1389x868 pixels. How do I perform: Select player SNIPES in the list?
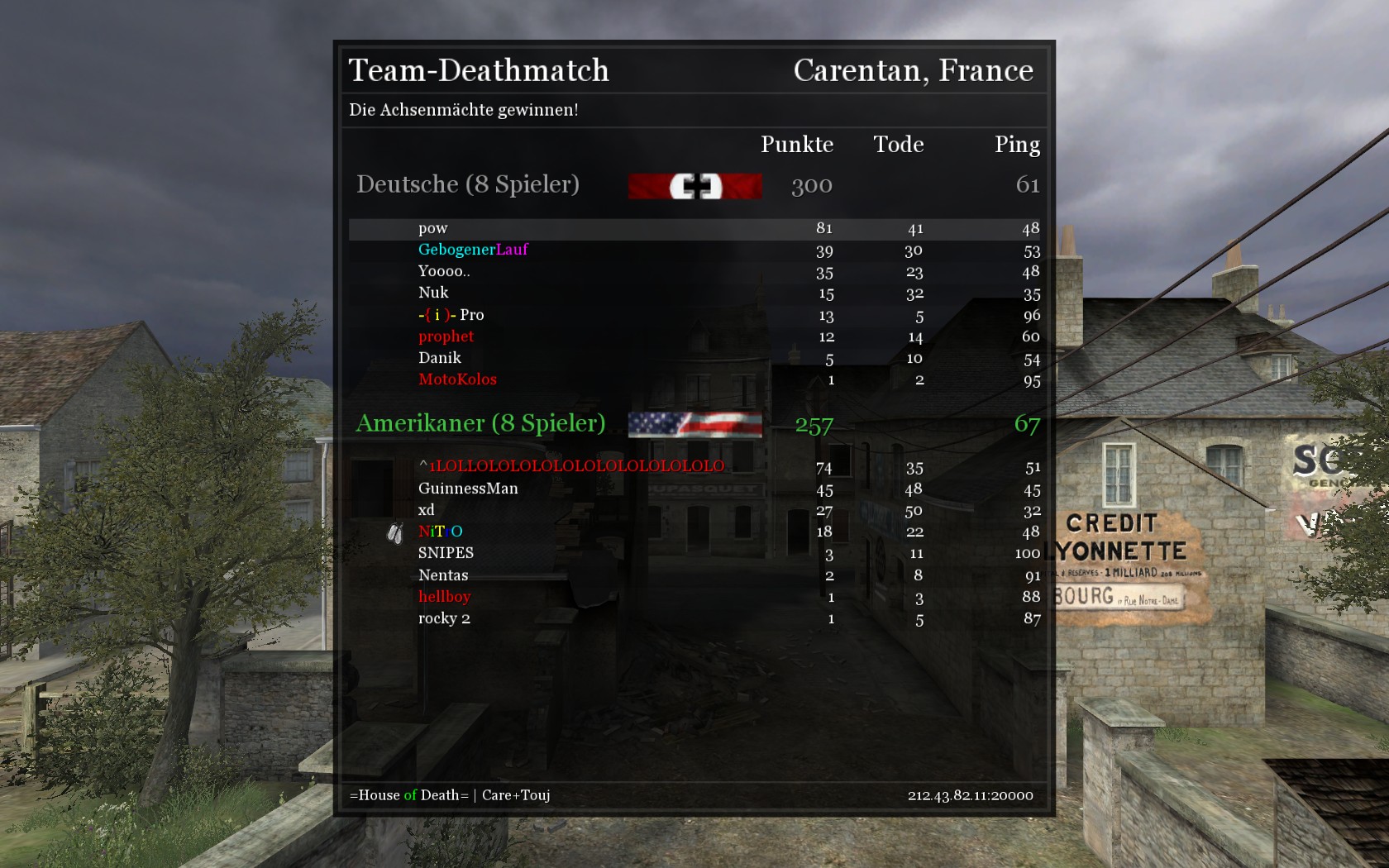[446, 553]
